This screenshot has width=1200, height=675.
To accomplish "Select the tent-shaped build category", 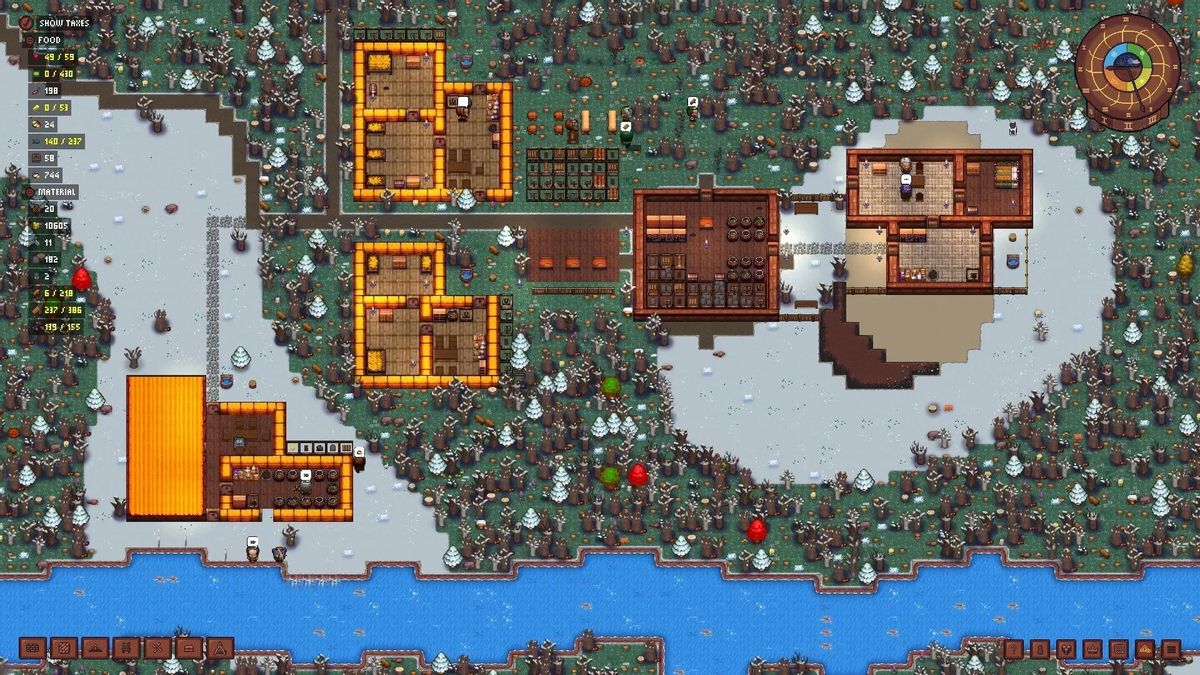I will (x=220, y=649).
